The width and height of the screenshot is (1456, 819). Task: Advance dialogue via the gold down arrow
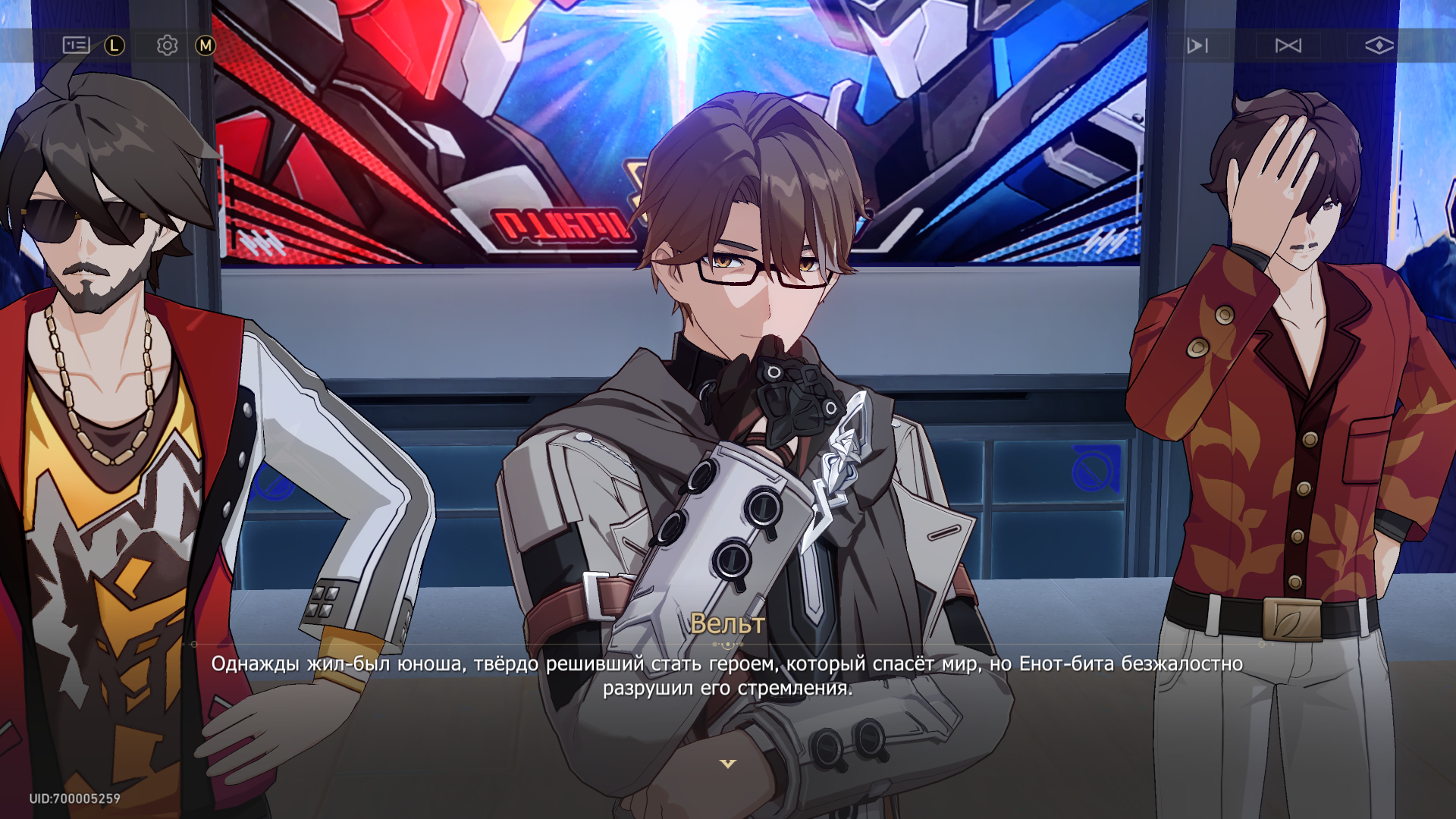[x=728, y=764]
